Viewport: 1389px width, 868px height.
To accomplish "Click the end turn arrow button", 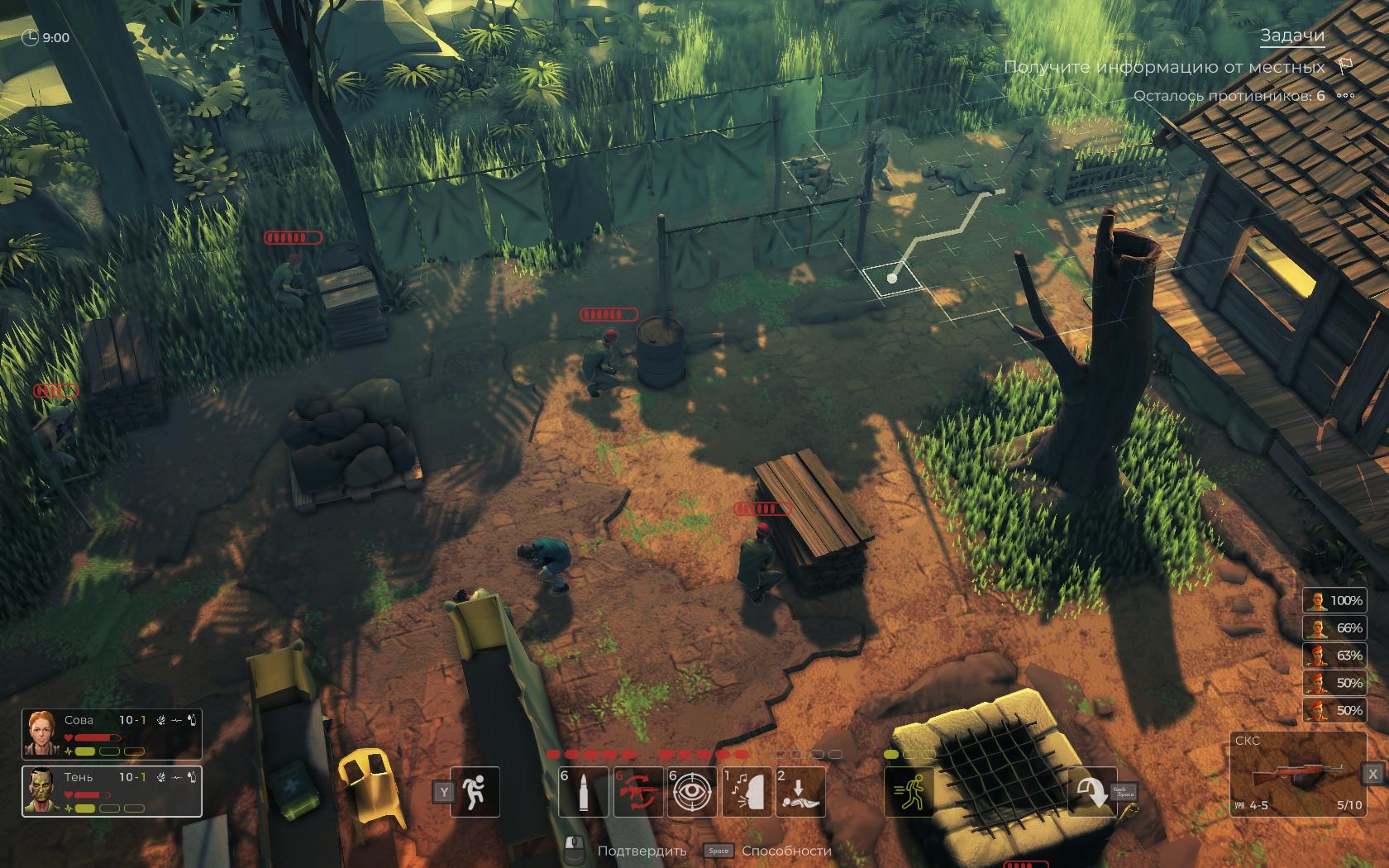I will (x=1092, y=792).
